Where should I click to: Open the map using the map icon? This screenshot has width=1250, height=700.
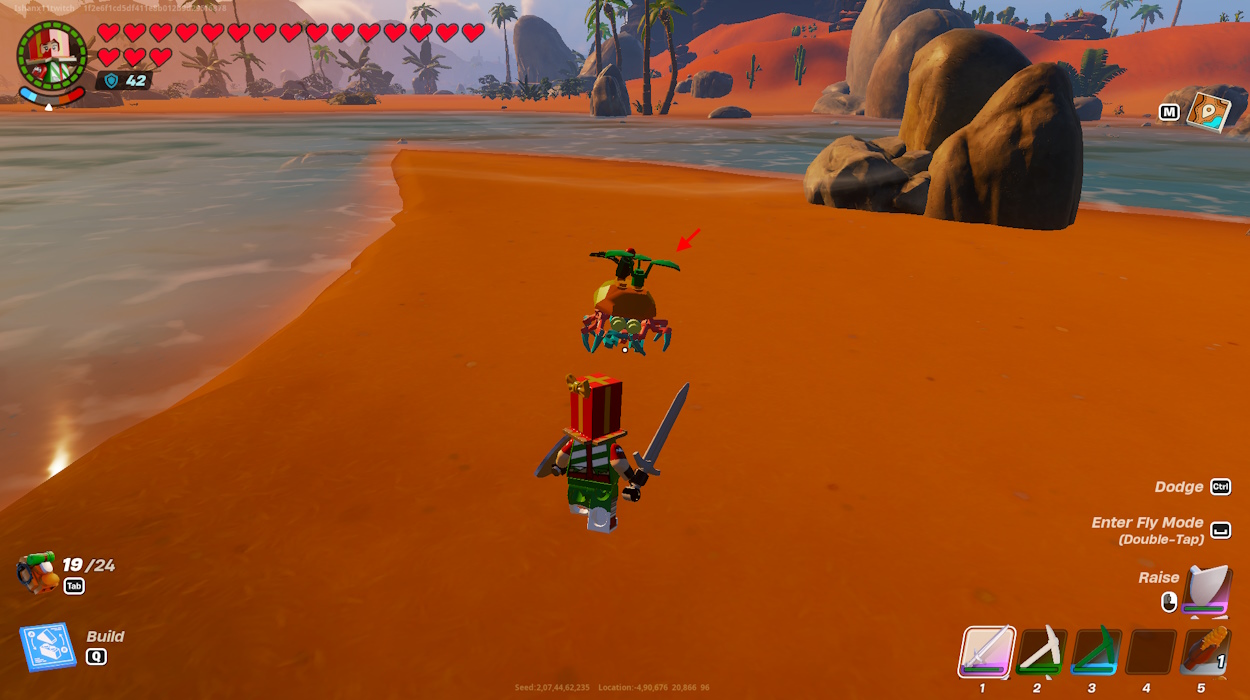pyautogui.click(x=1207, y=111)
